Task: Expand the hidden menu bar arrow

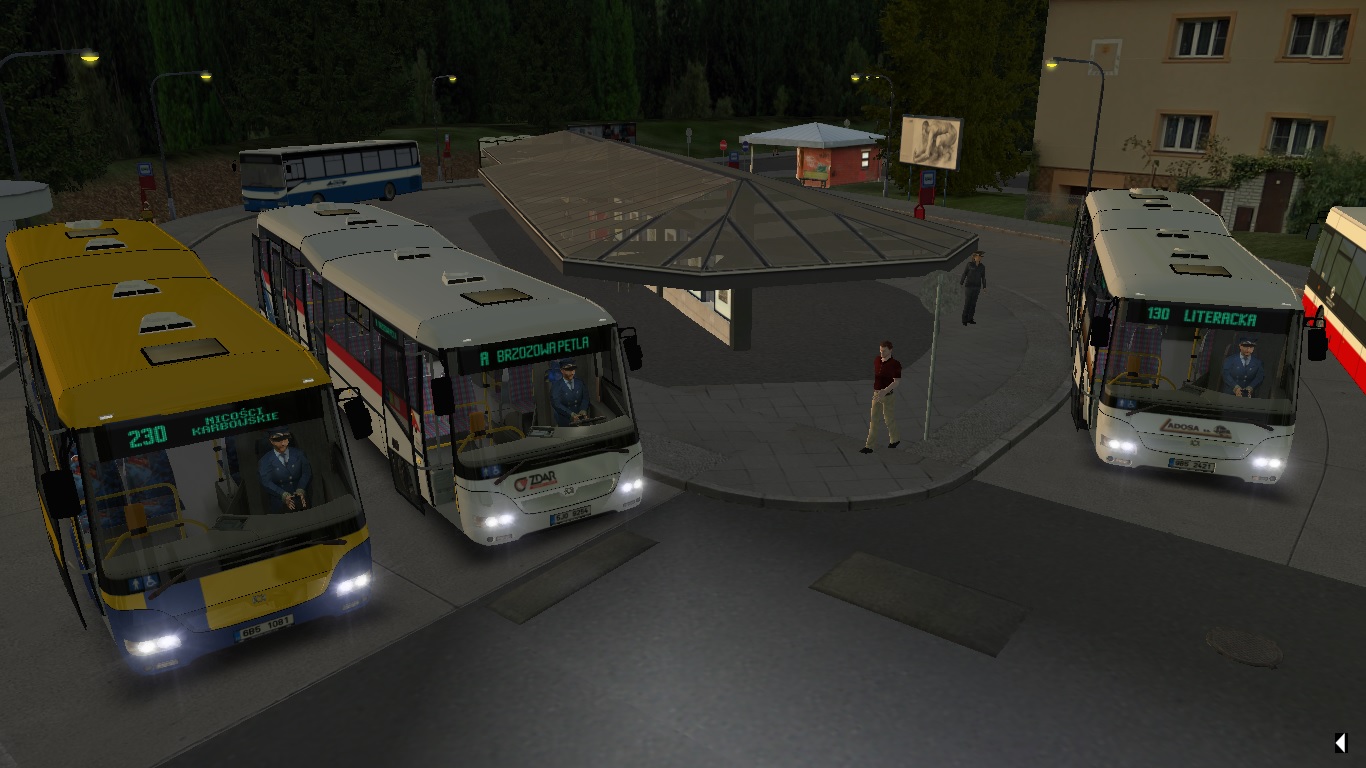Action: (x=1339, y=742)
